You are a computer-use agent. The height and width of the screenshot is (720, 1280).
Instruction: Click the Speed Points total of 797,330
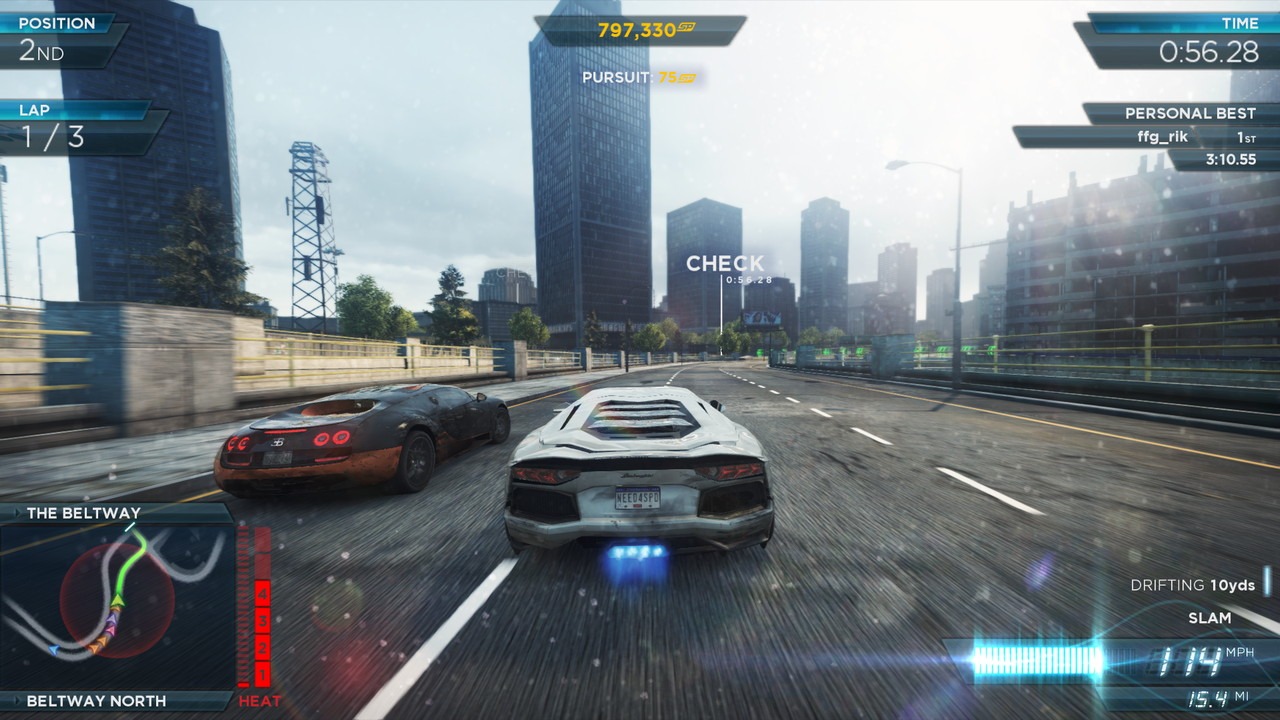638,30
